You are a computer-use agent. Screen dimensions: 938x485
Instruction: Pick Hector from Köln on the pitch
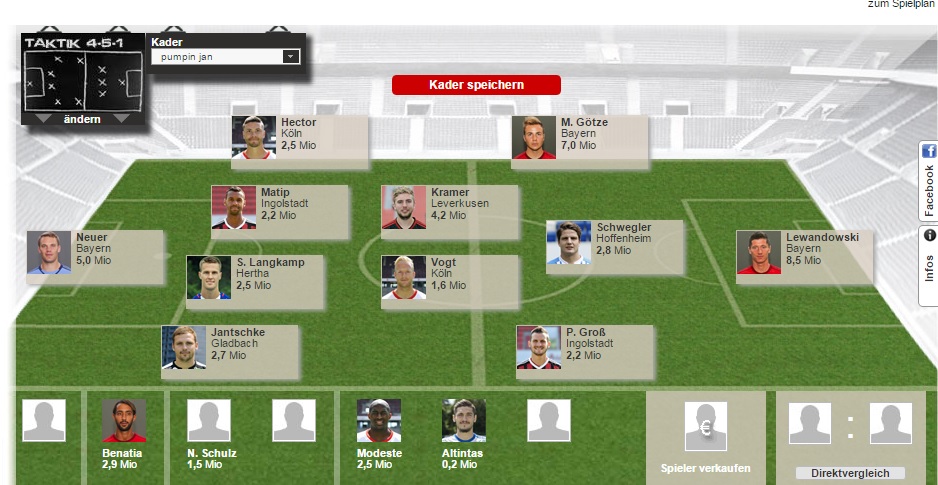pyautogui.click(x=299, y=137)
